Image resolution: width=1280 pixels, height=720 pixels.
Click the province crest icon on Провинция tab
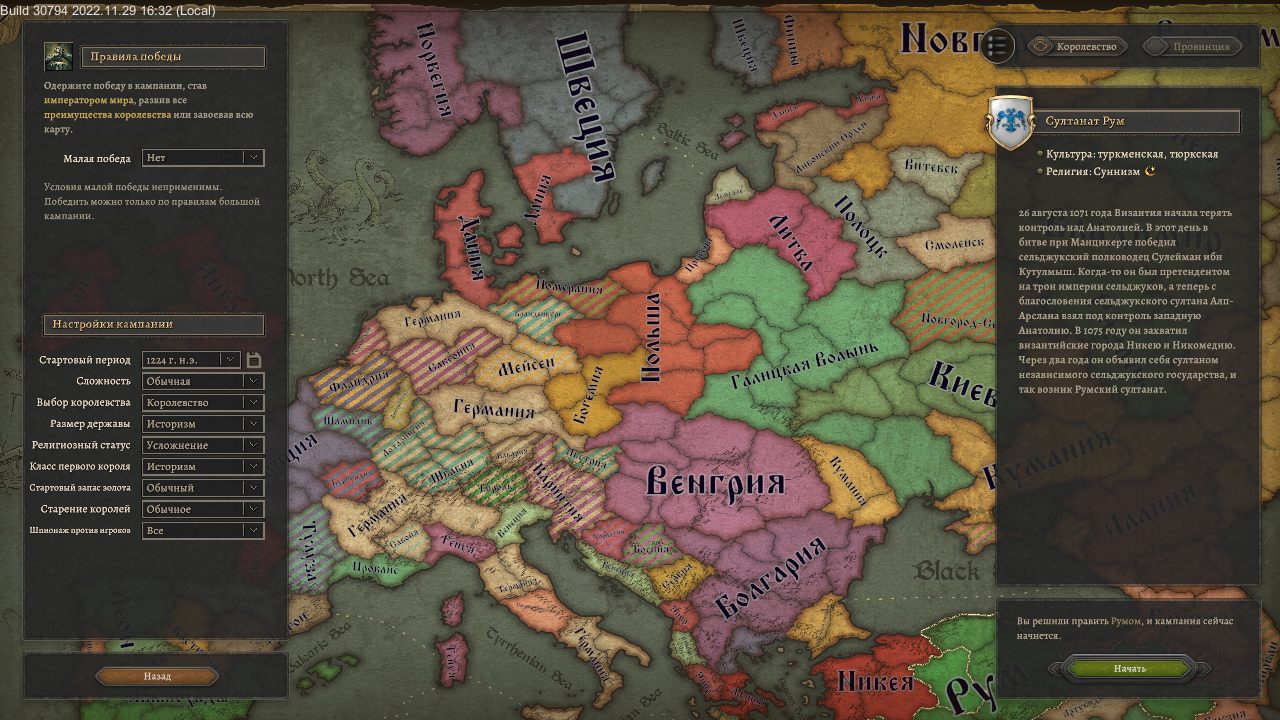pyautogui.click(x=1155, y=46)
